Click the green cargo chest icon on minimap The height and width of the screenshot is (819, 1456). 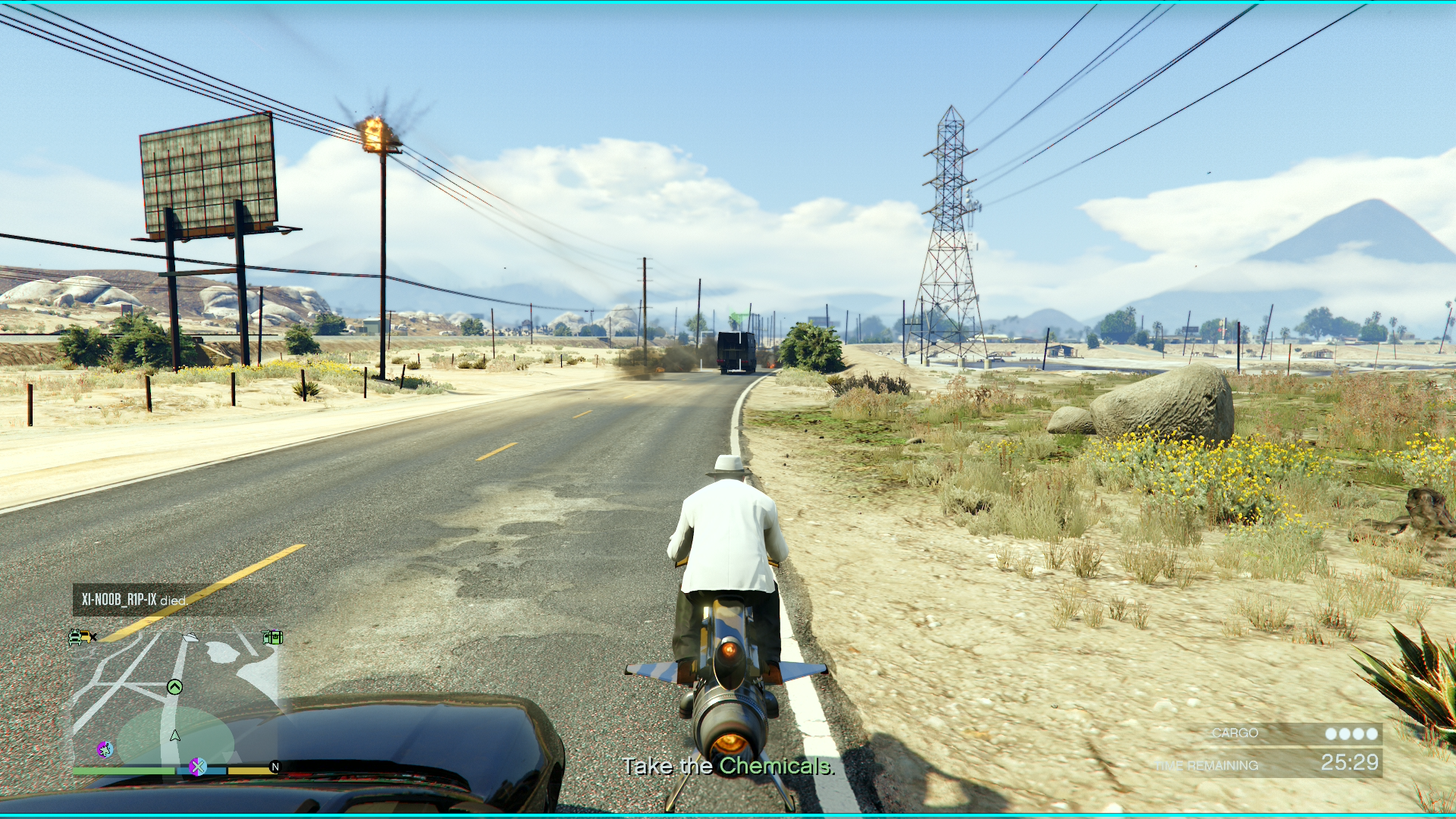point(275,637)
